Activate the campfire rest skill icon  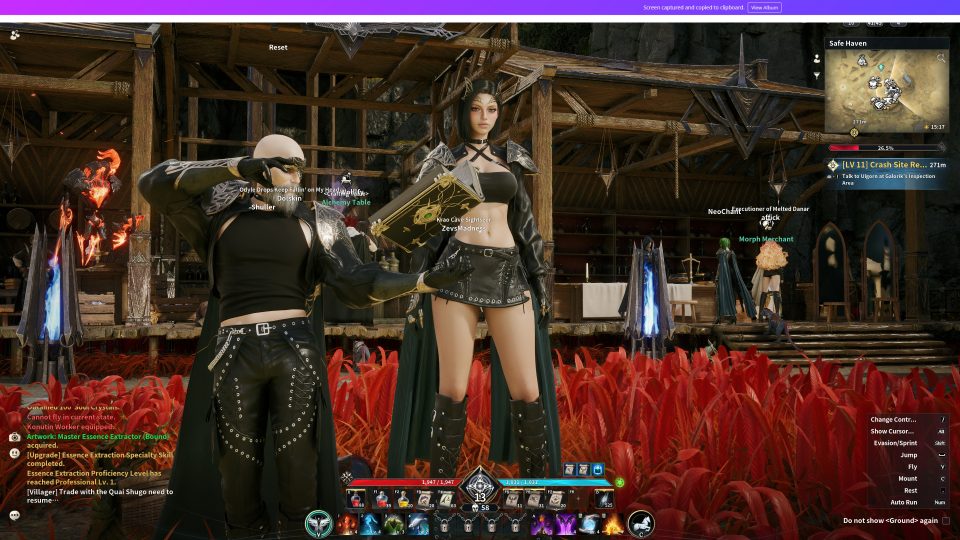coord(612,523)
